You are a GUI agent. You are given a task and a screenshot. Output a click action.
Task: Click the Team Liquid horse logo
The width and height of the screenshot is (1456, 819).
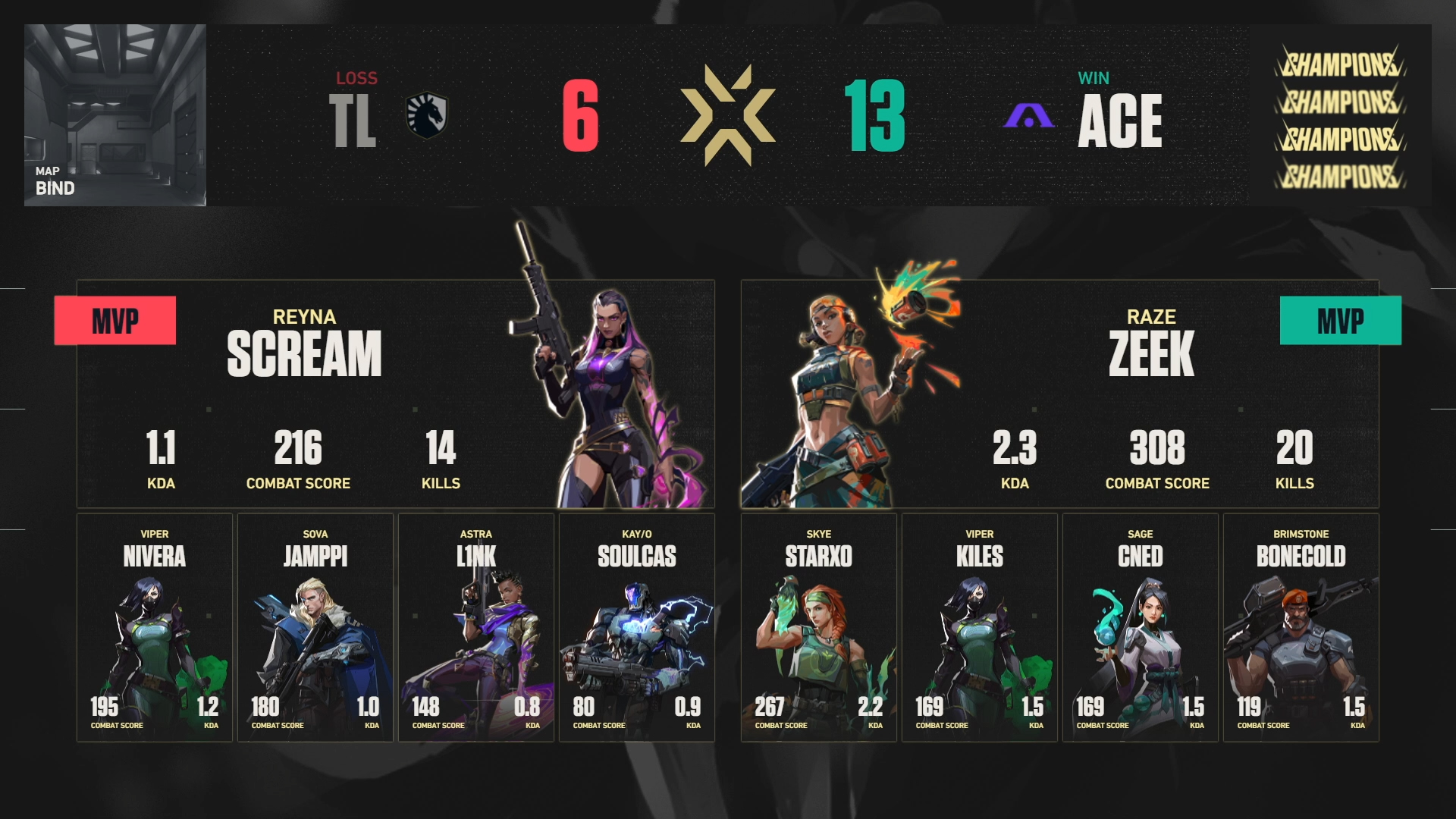pyautogui.click(x=427, y=115)
